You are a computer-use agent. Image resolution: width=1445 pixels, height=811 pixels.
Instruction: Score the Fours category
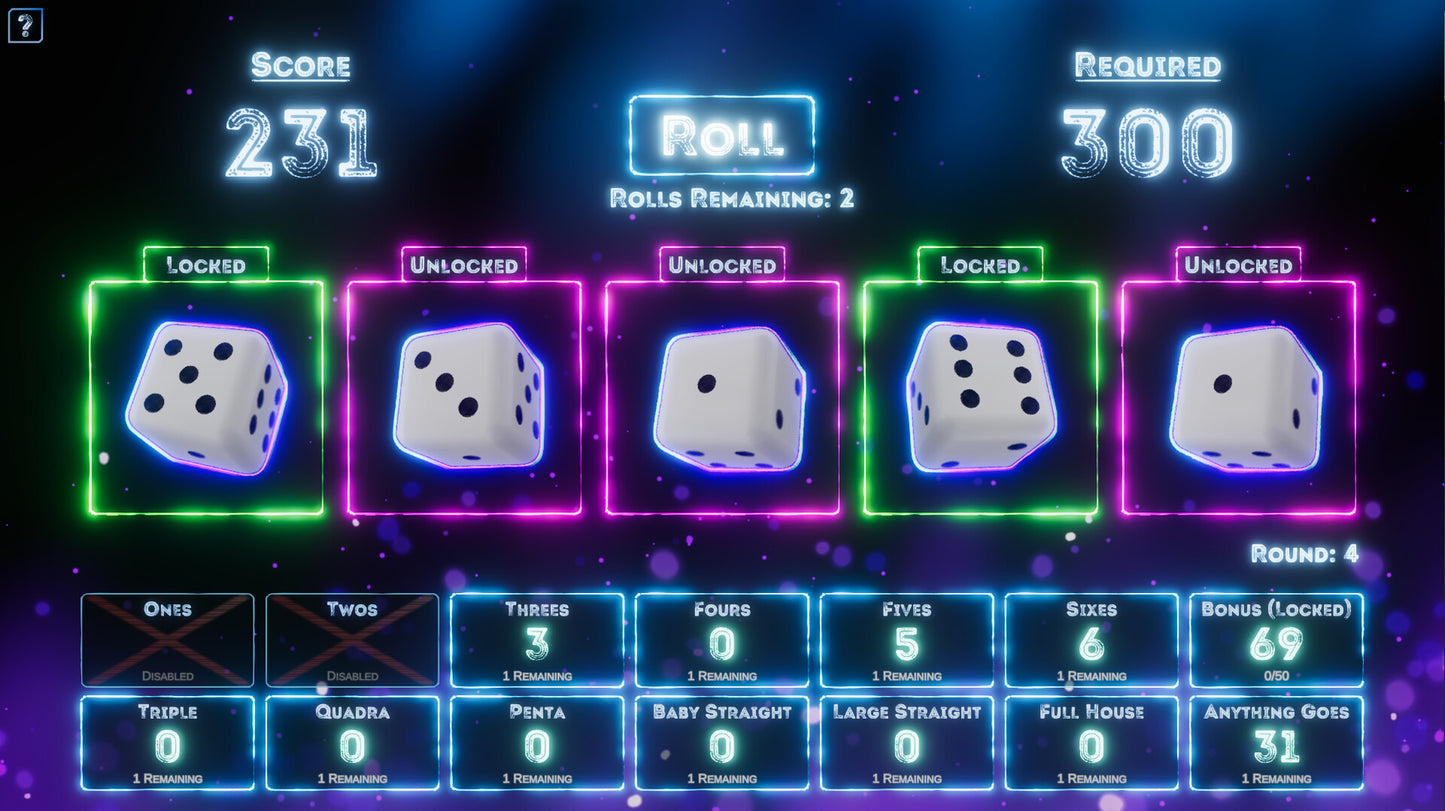tap(721, 640)
